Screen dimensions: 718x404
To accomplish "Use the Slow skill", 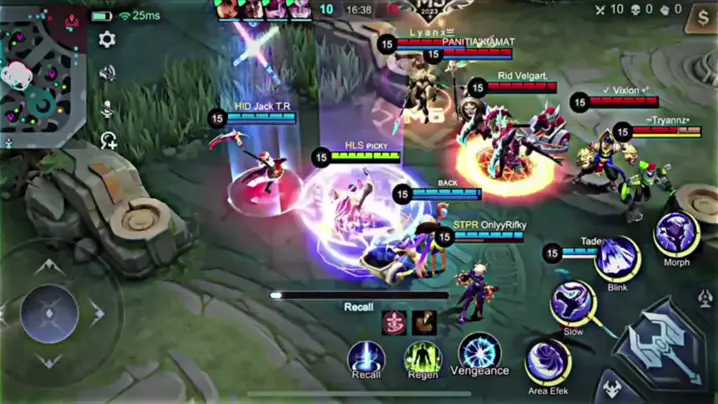I will pos(573,303).
